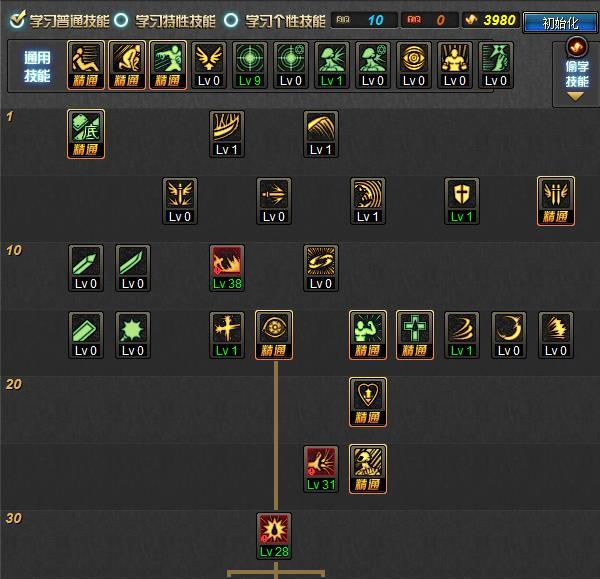Select the red Lv 31 skill icon
Viewport: 600px width, 579px height.
pos(321,468)
